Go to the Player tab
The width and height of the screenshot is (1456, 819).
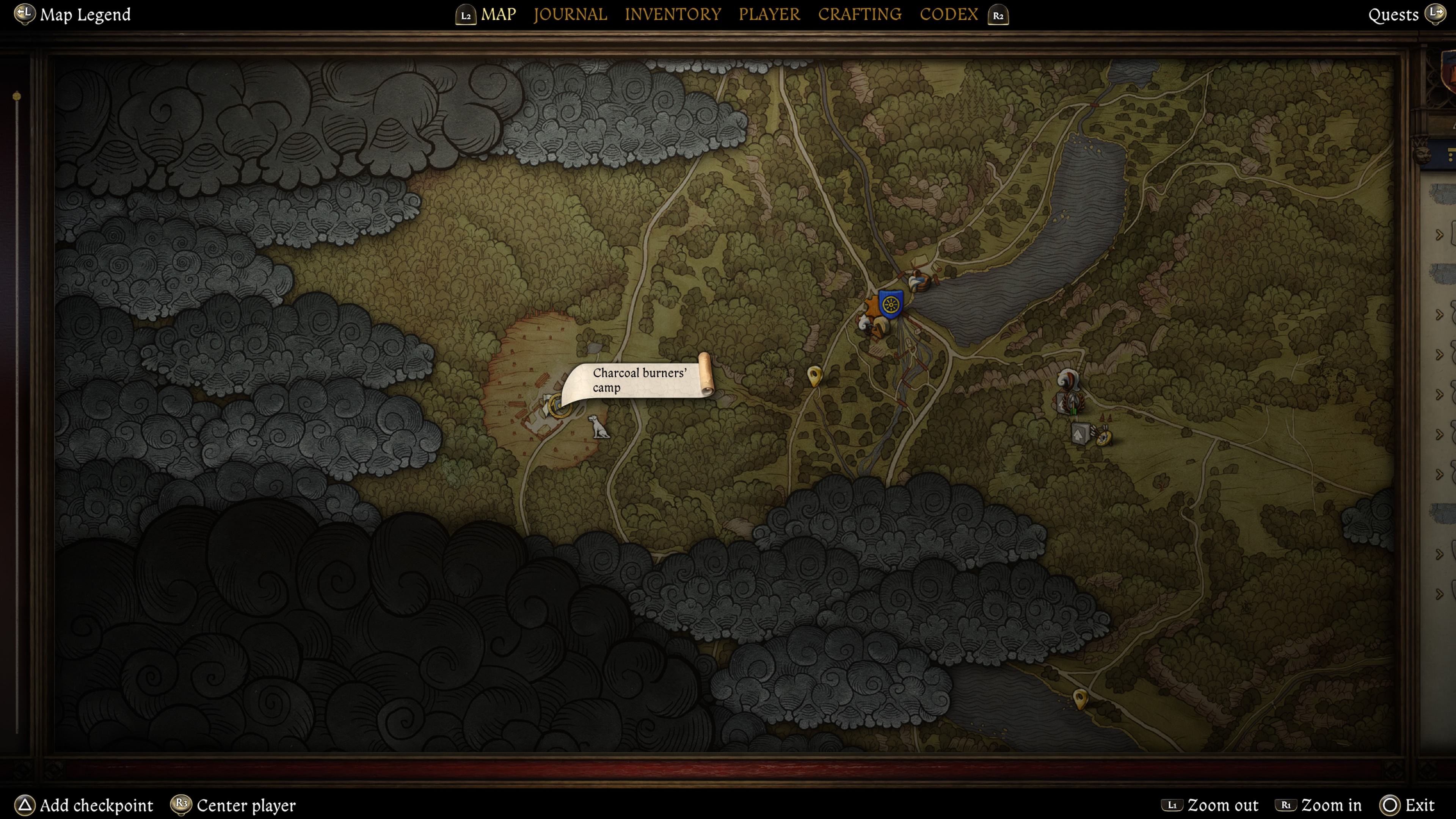[x=769, y=15]
